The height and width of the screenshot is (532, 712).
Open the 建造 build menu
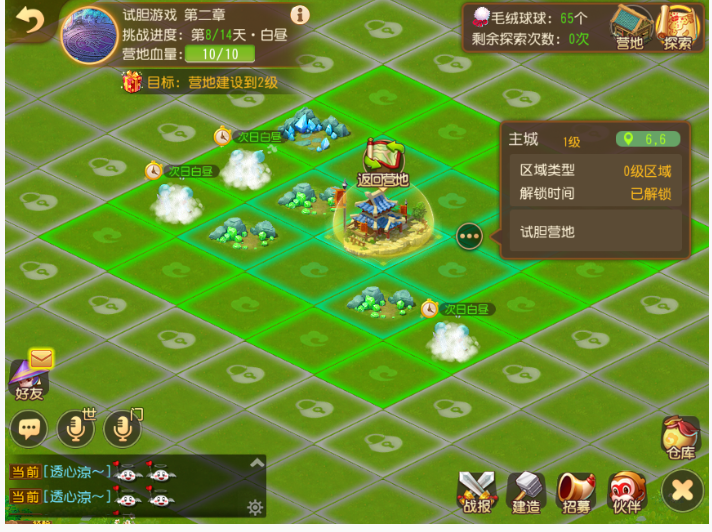pos(526,491)
